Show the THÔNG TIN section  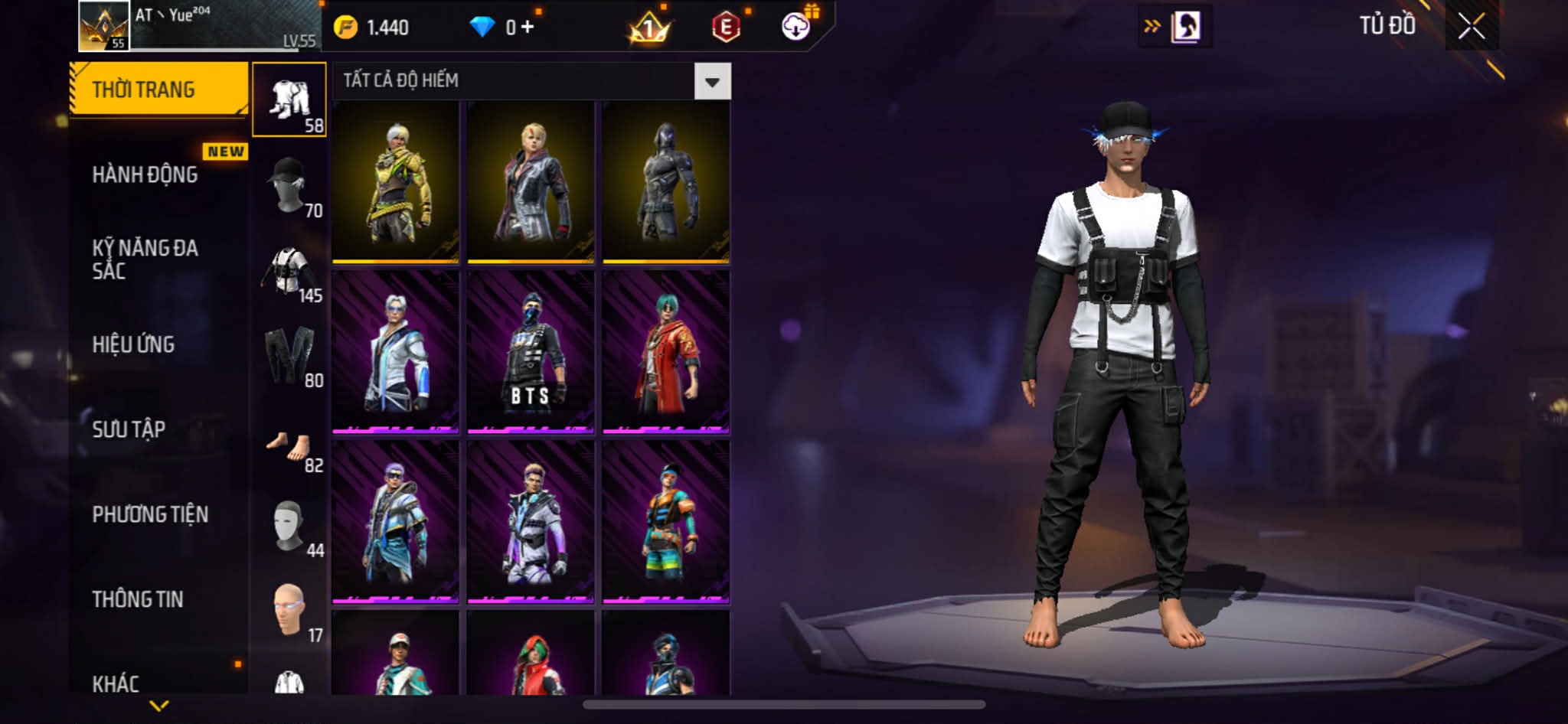point(138,599)
